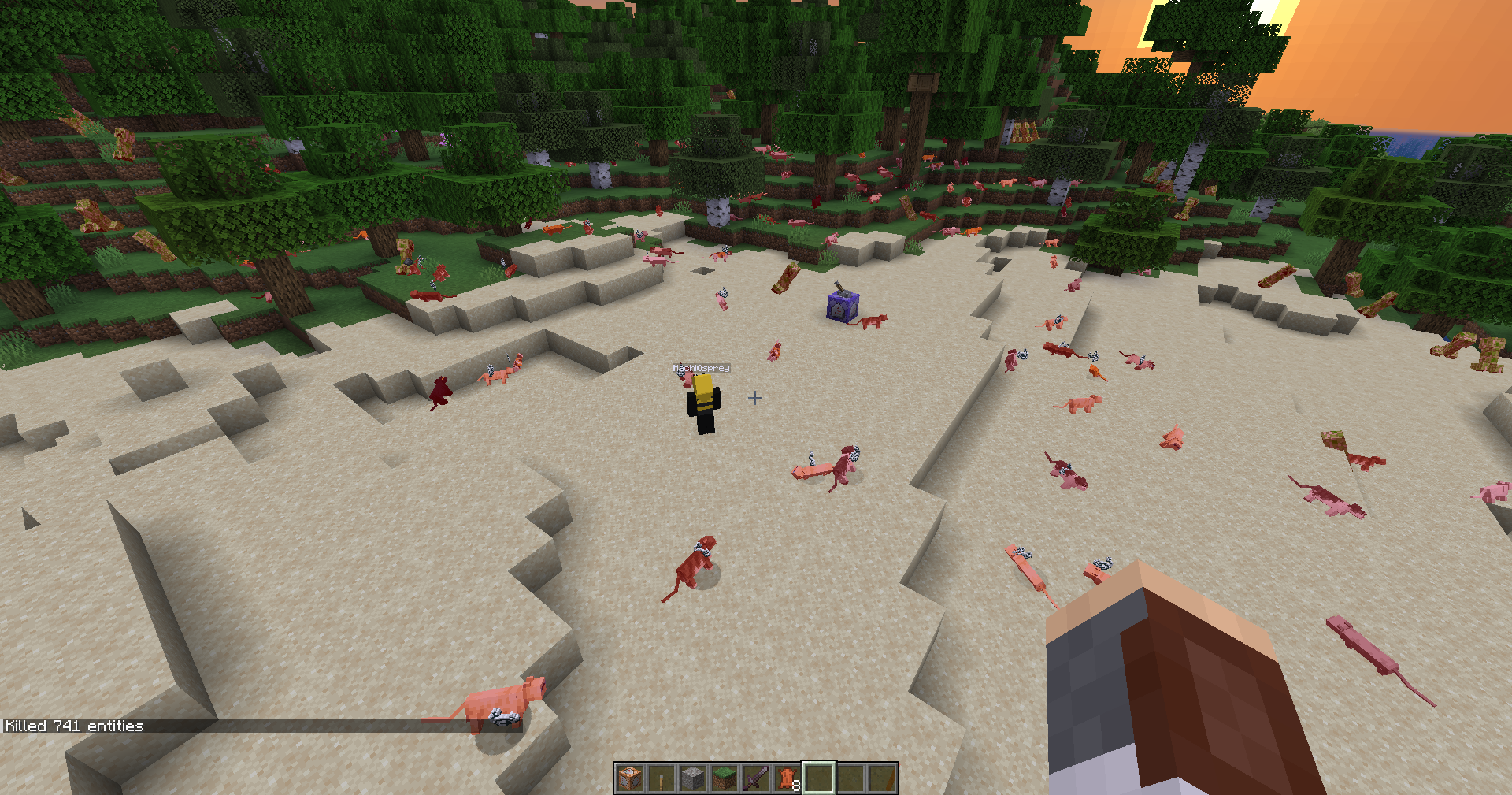Select the leather stack slot
1512x795 pixels.
click(787, 778)
